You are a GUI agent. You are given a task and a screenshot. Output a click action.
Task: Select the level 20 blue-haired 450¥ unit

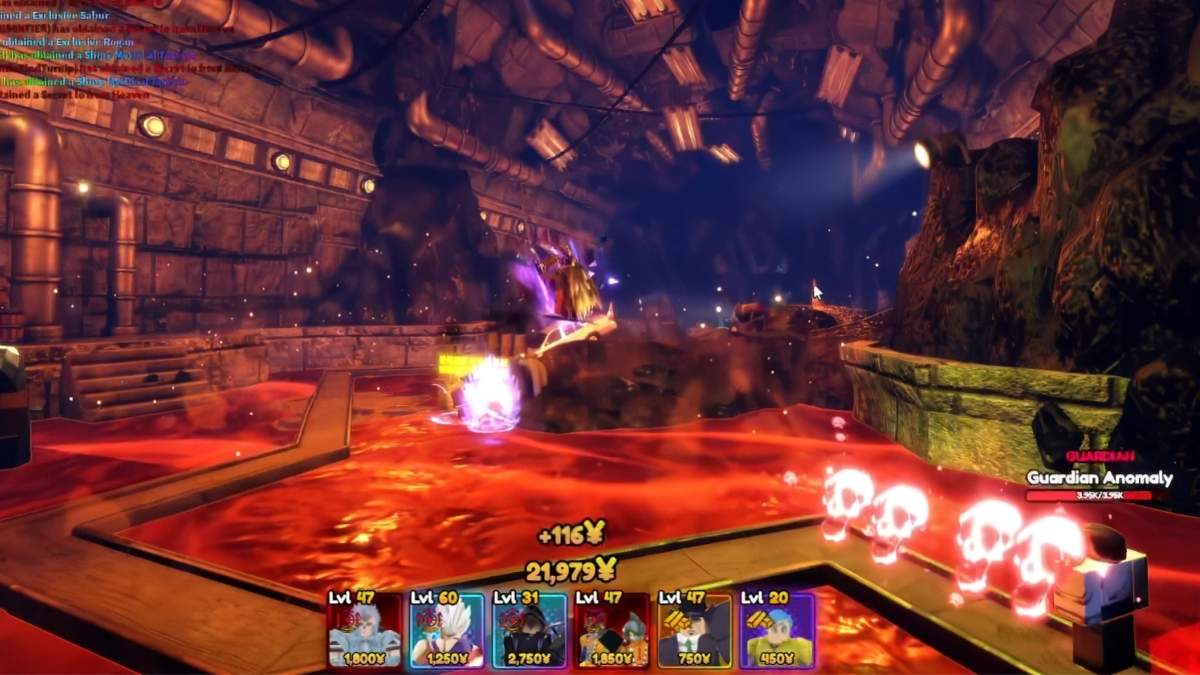(777, 630)
